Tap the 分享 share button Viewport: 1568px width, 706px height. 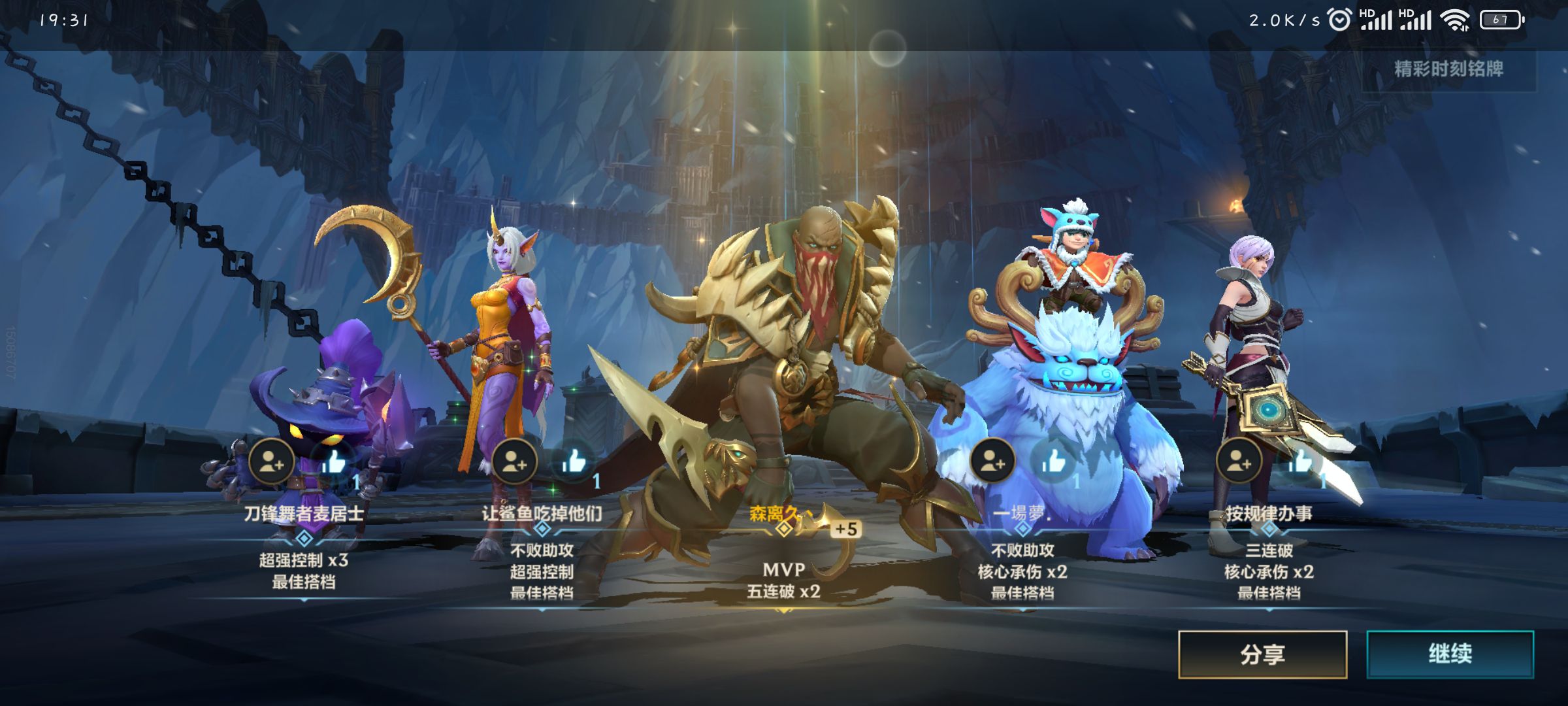coord(1262,654)
